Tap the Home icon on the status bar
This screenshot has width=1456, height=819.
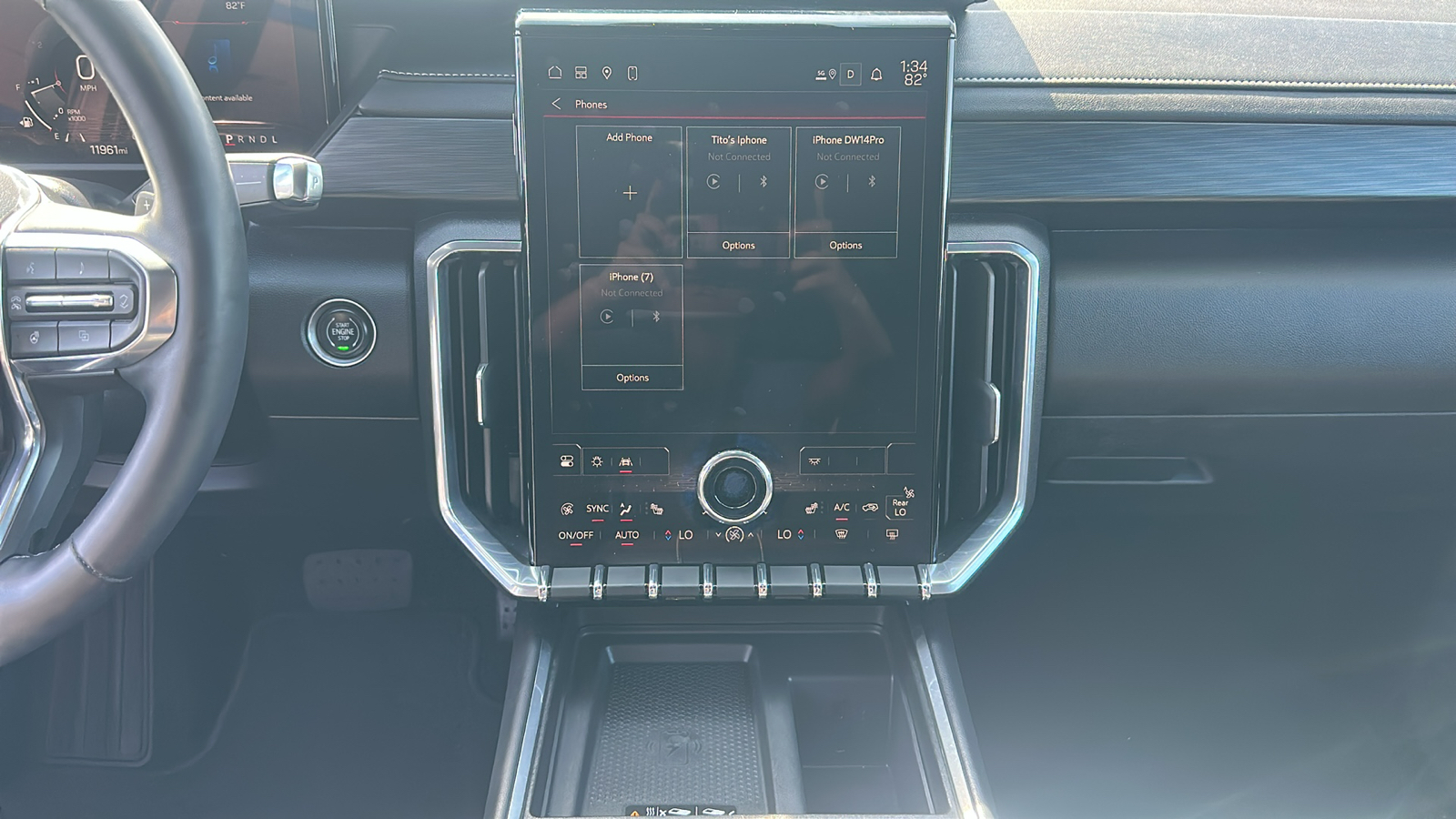(x=554, y=73)
